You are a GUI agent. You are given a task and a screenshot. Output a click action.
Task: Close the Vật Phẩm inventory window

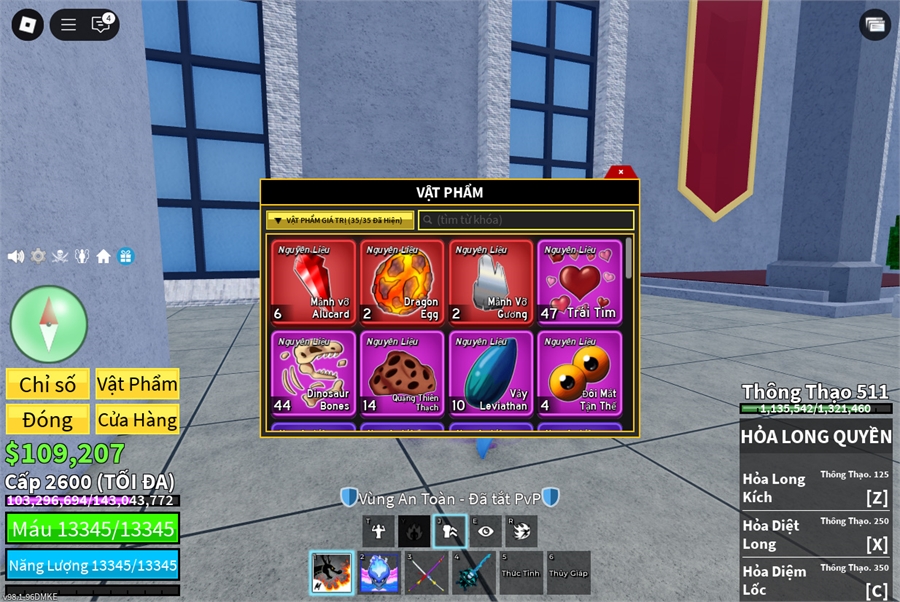click(621, 172)
